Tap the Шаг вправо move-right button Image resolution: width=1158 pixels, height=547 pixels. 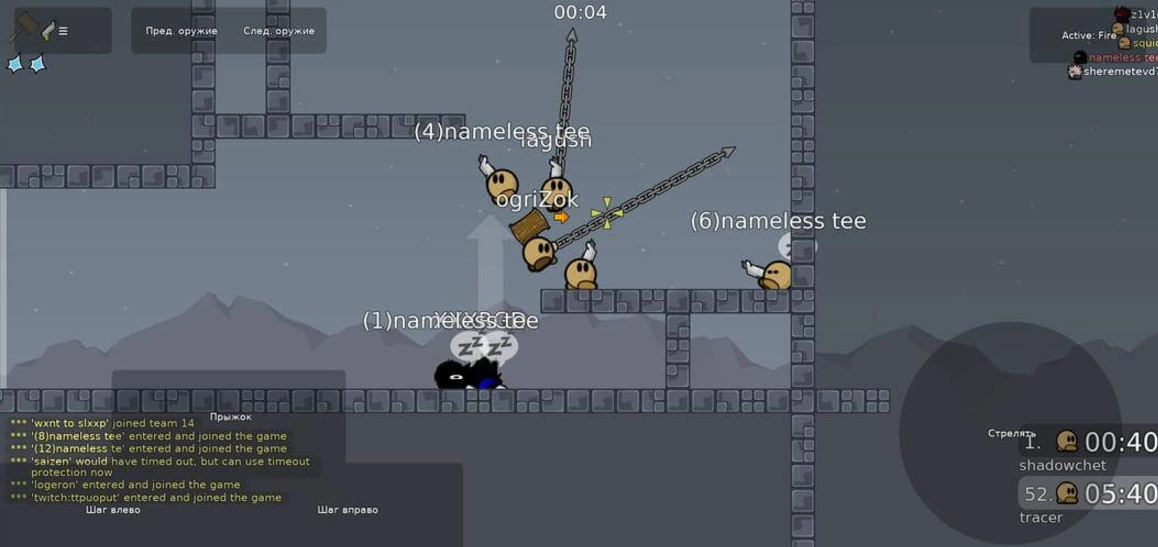click(347, 509)
